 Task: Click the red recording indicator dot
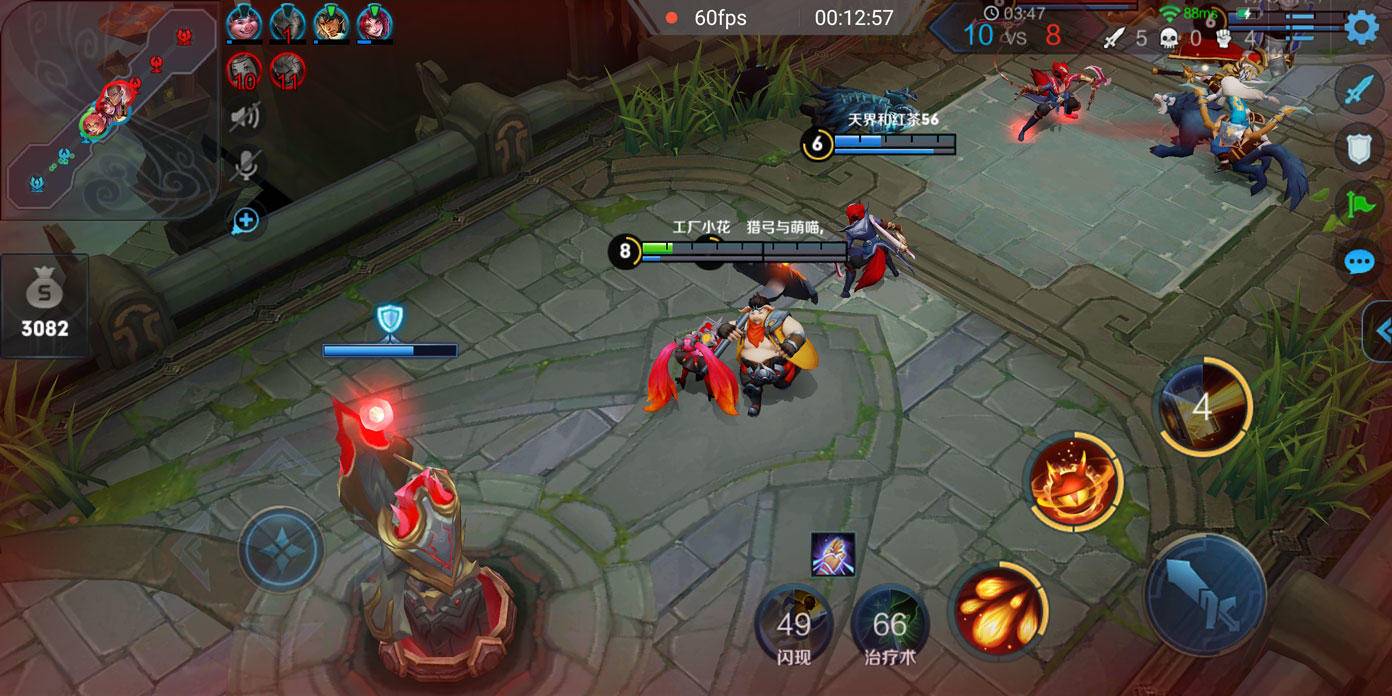(x=671, y=18)
